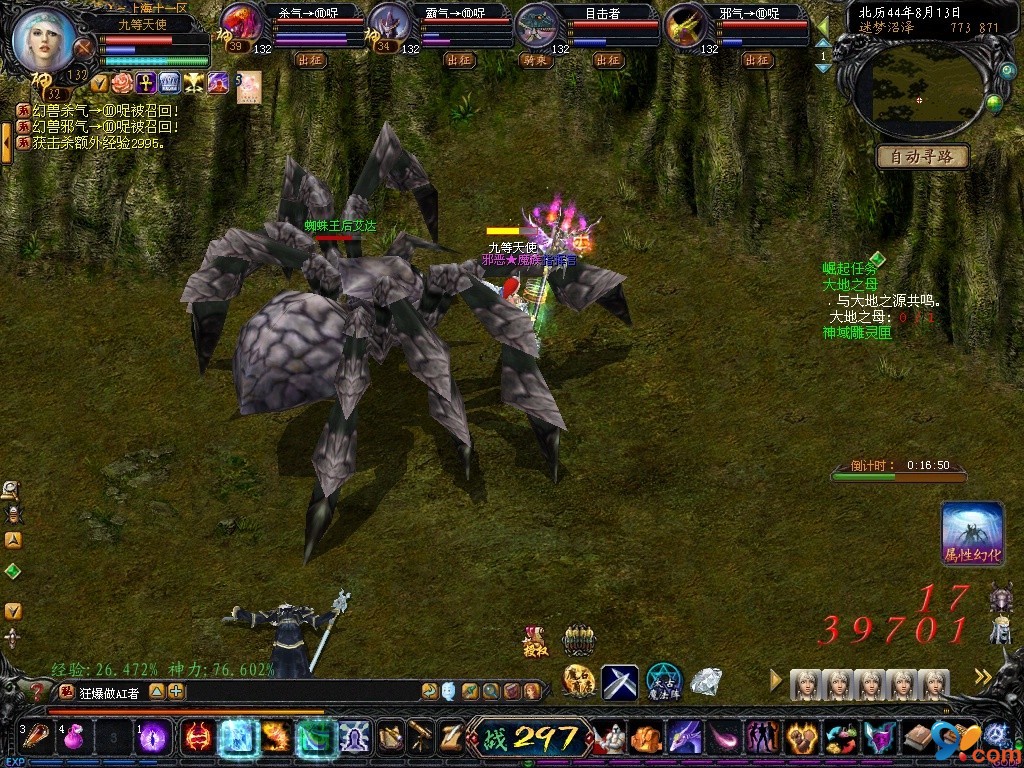1024x768 pixels.
Task: Select the player portrait 九等天使
Action: 45,40
